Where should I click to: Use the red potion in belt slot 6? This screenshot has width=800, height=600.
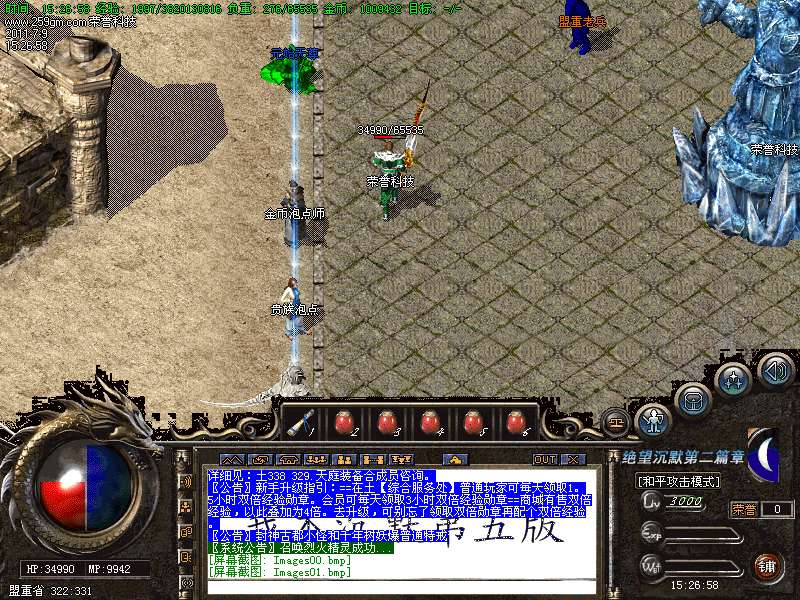point(516,422)
